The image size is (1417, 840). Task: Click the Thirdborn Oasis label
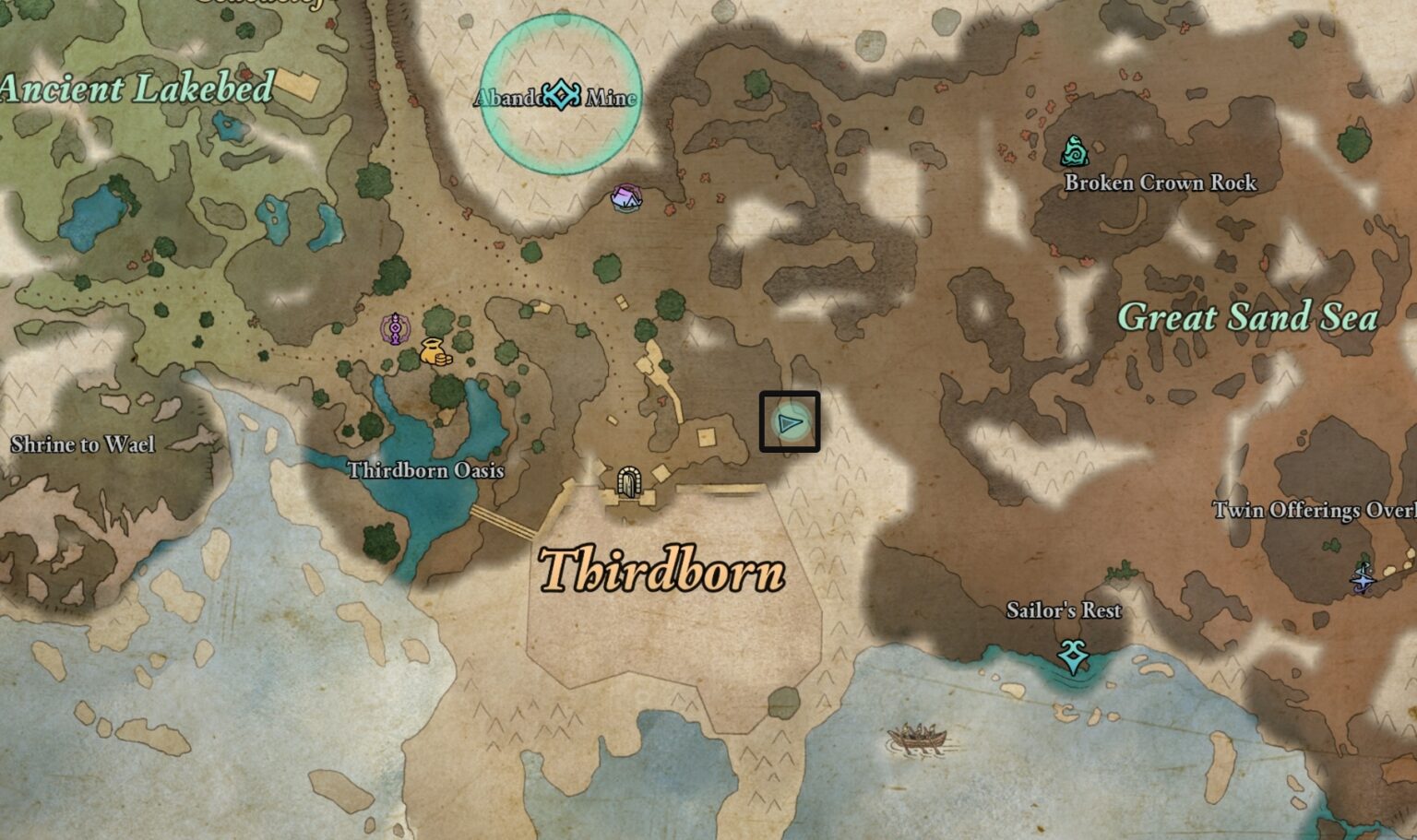pyautogui.click(x=427, y=470)
